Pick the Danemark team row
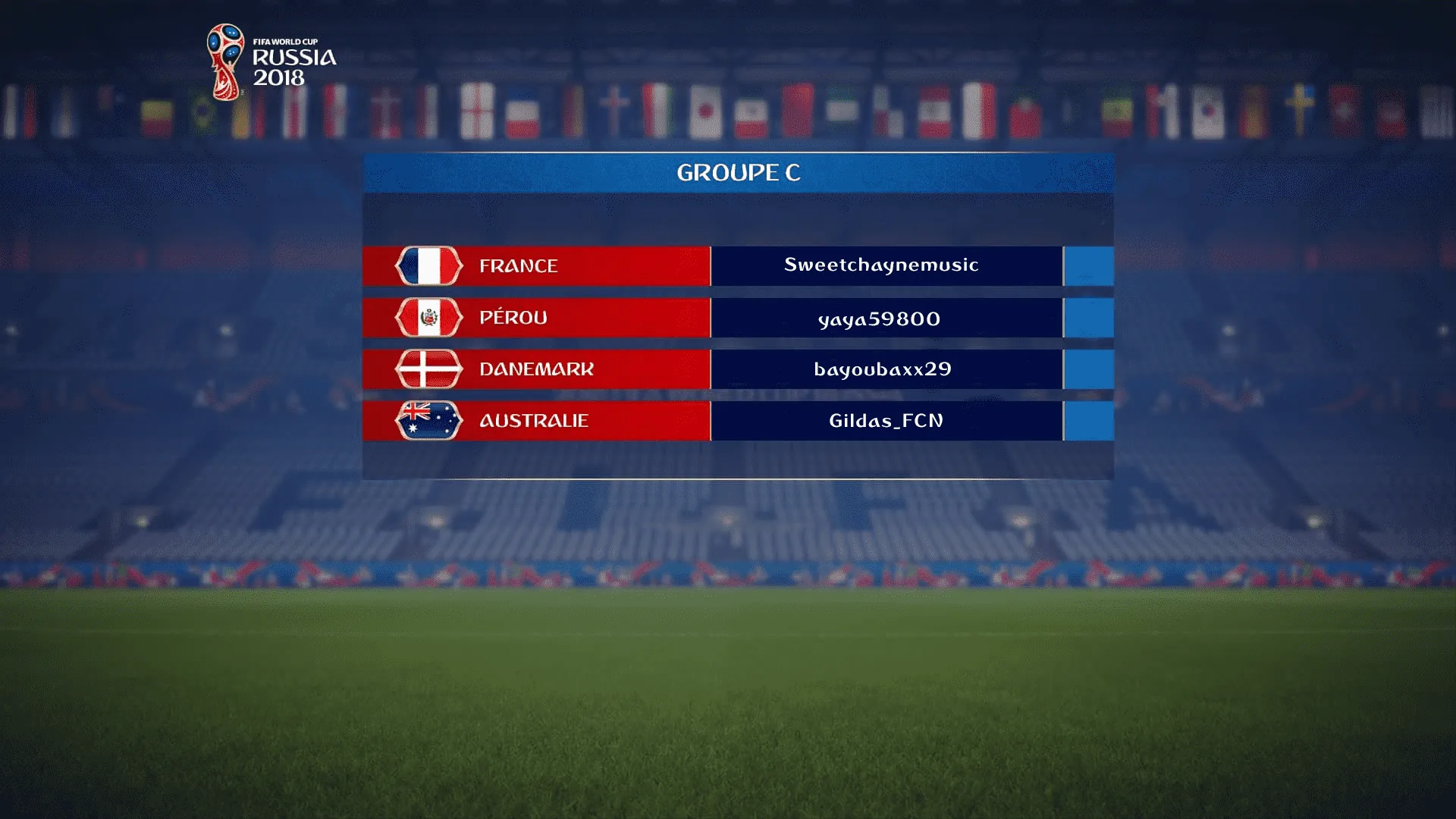Viewport: 1456px width, 819px height. 536,369
